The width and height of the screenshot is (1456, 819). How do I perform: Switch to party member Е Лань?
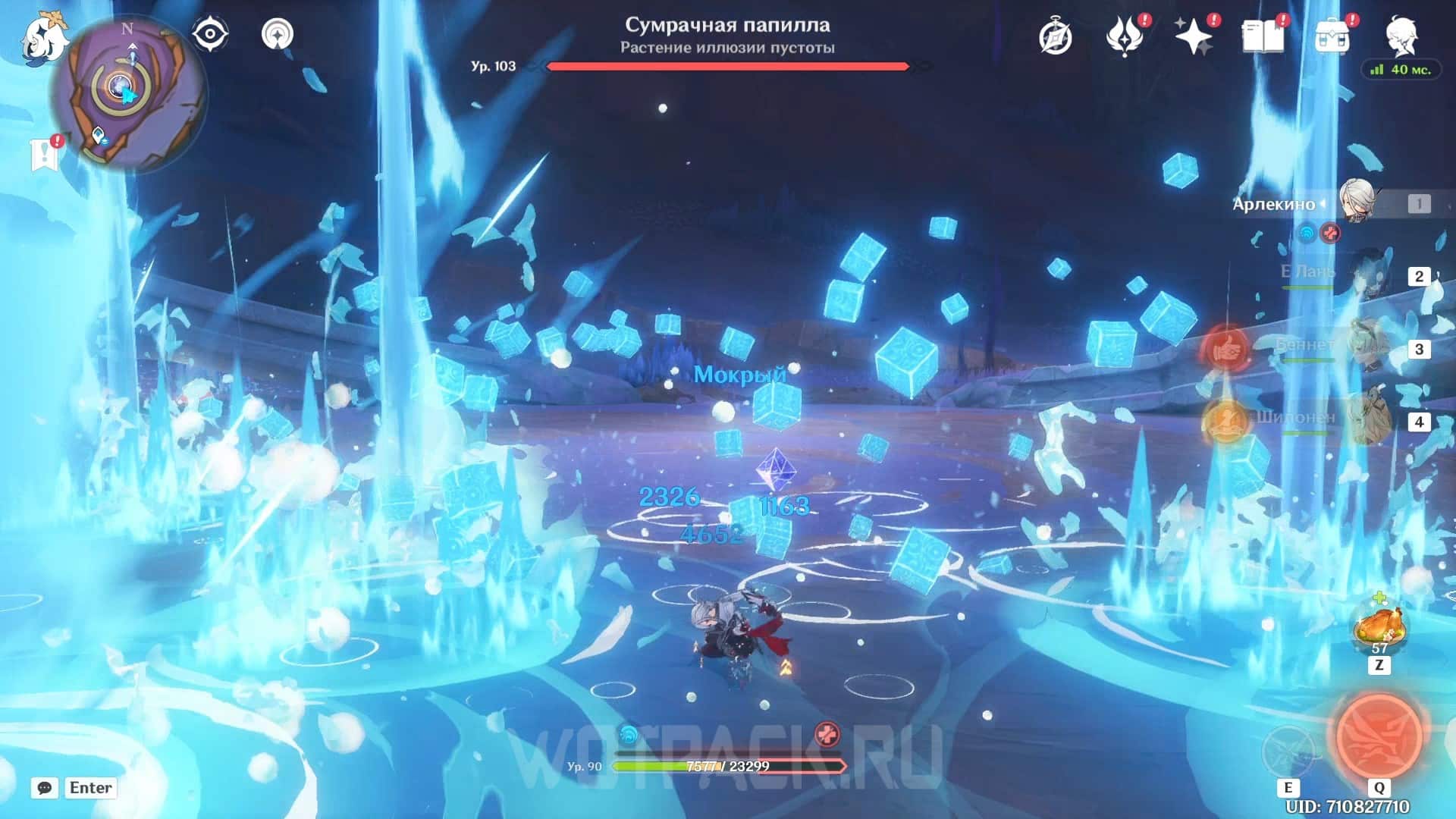[x=1373, y=276]
